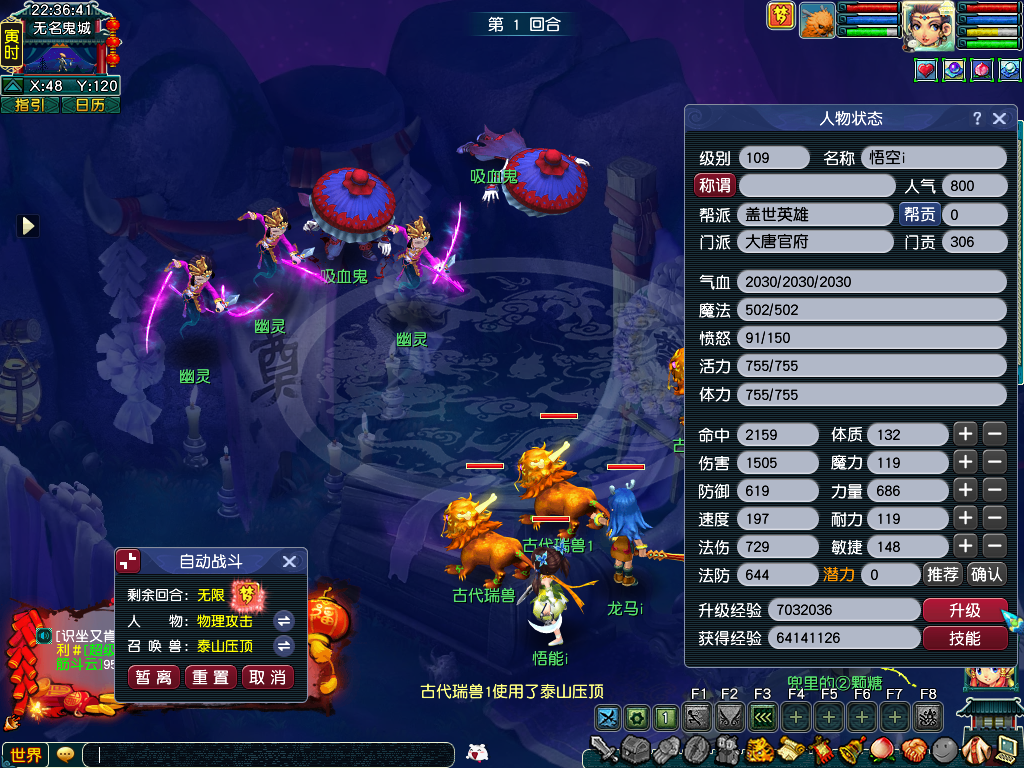The image size is (1024, 768).
Task: Add a point to 力量 strength
Action: [964, 490]
